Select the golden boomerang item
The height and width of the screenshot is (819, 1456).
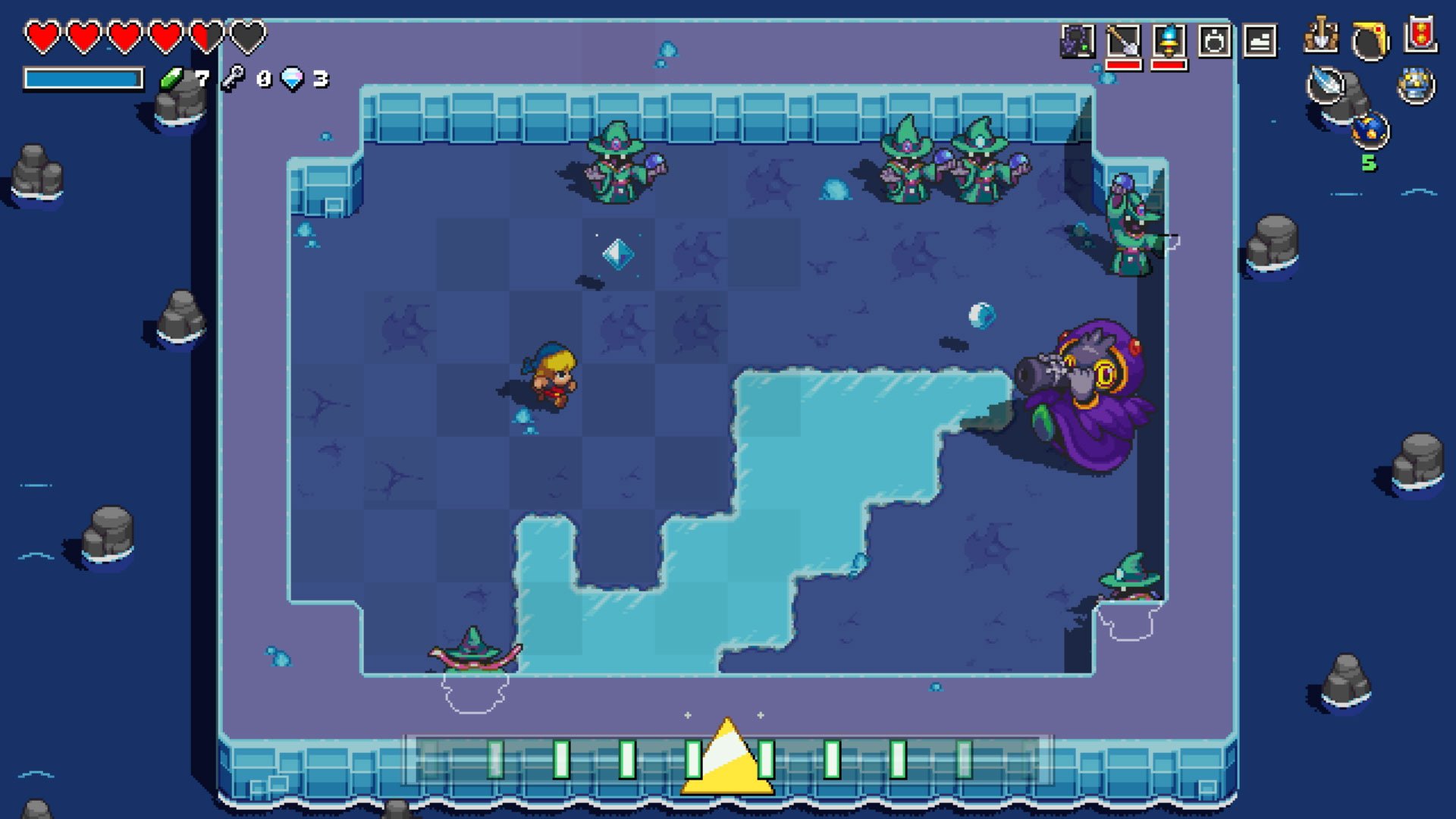tap(1370, 39)
